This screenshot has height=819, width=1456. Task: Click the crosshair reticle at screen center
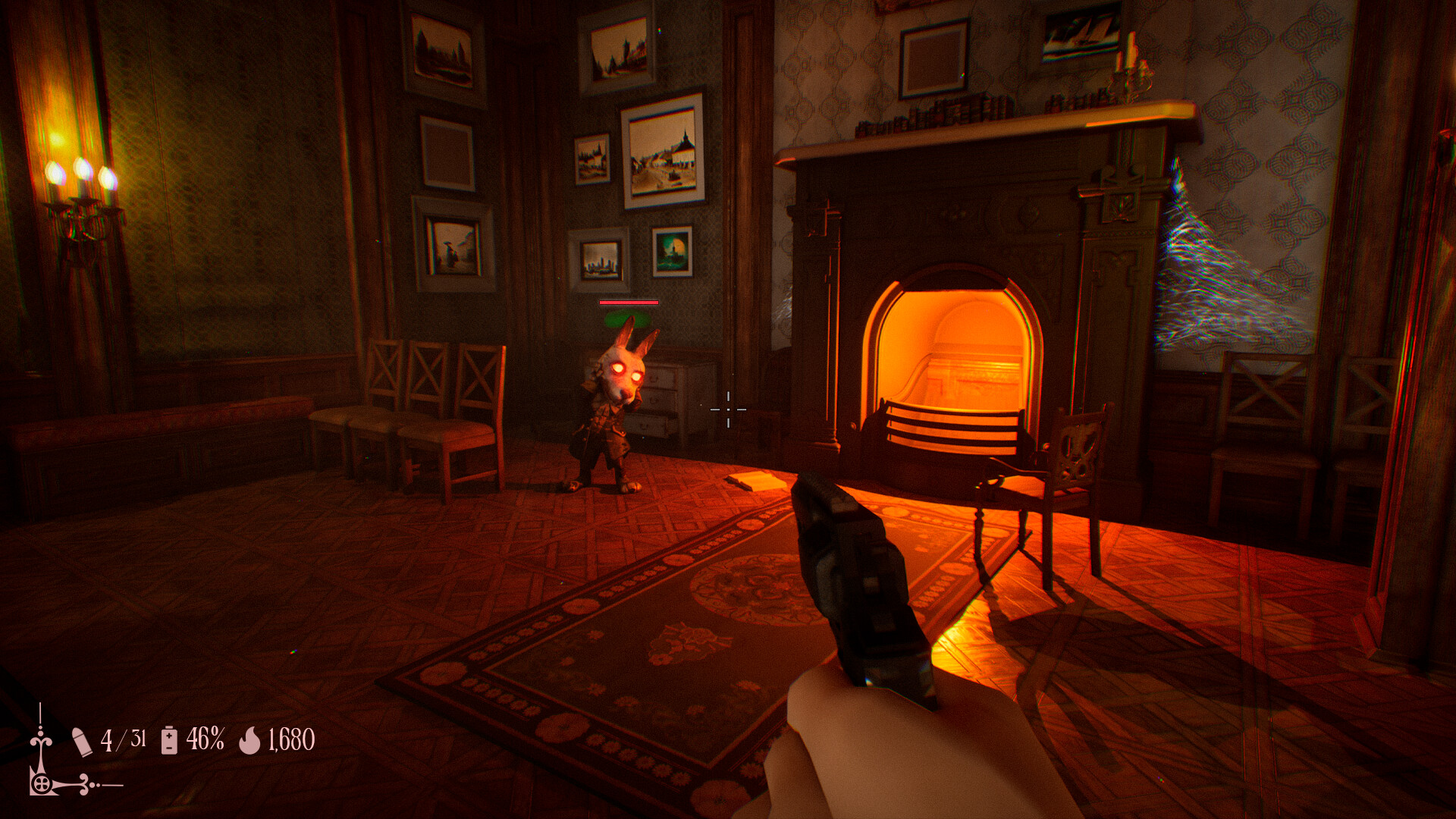[728, 409]
